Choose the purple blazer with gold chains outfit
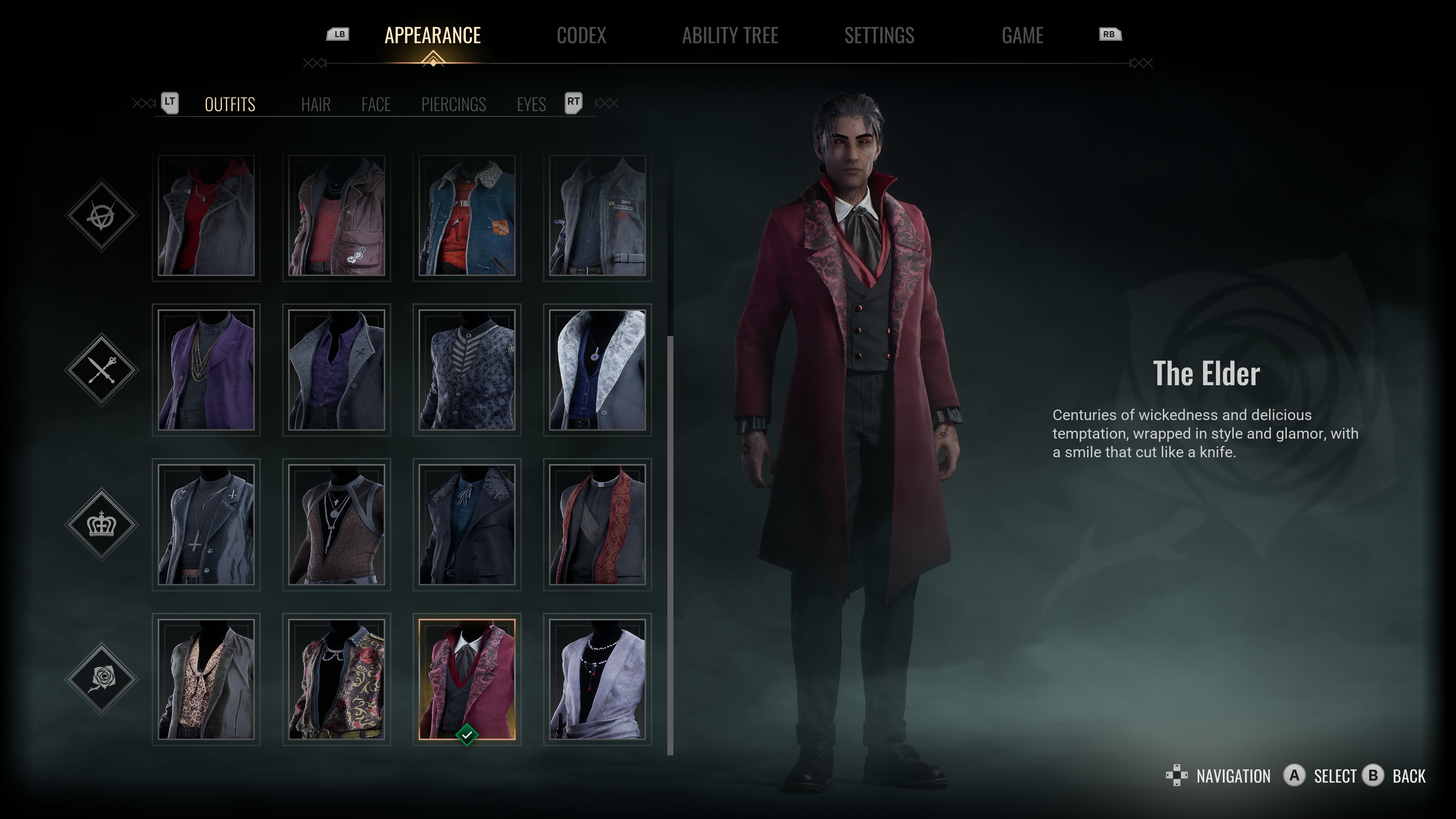Screen dimensions: 1456x819 [x=206, y=370]
